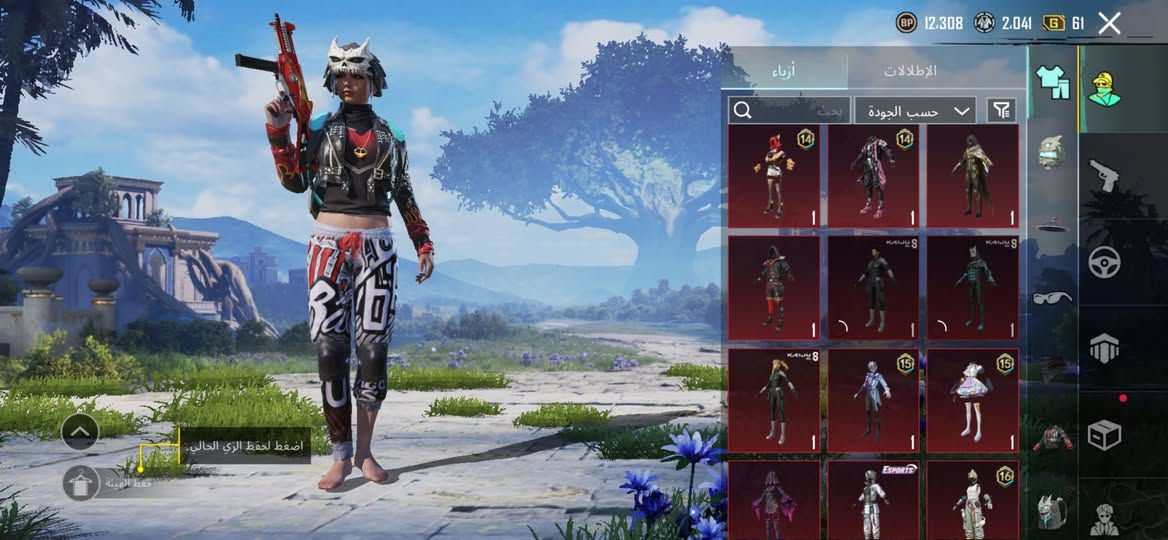Open the حسب الجودة sort dropdown
1168x540 pixels.
click(915, 110)
